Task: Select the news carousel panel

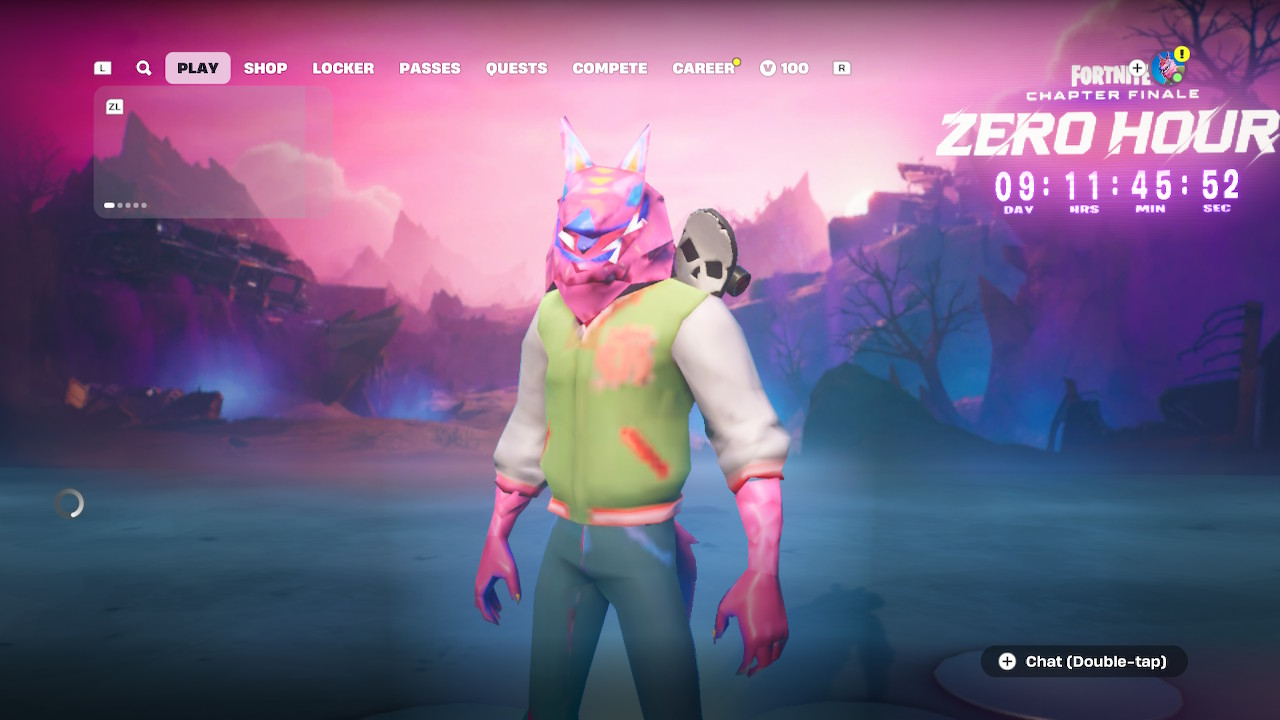Action: tap(213, 152)
